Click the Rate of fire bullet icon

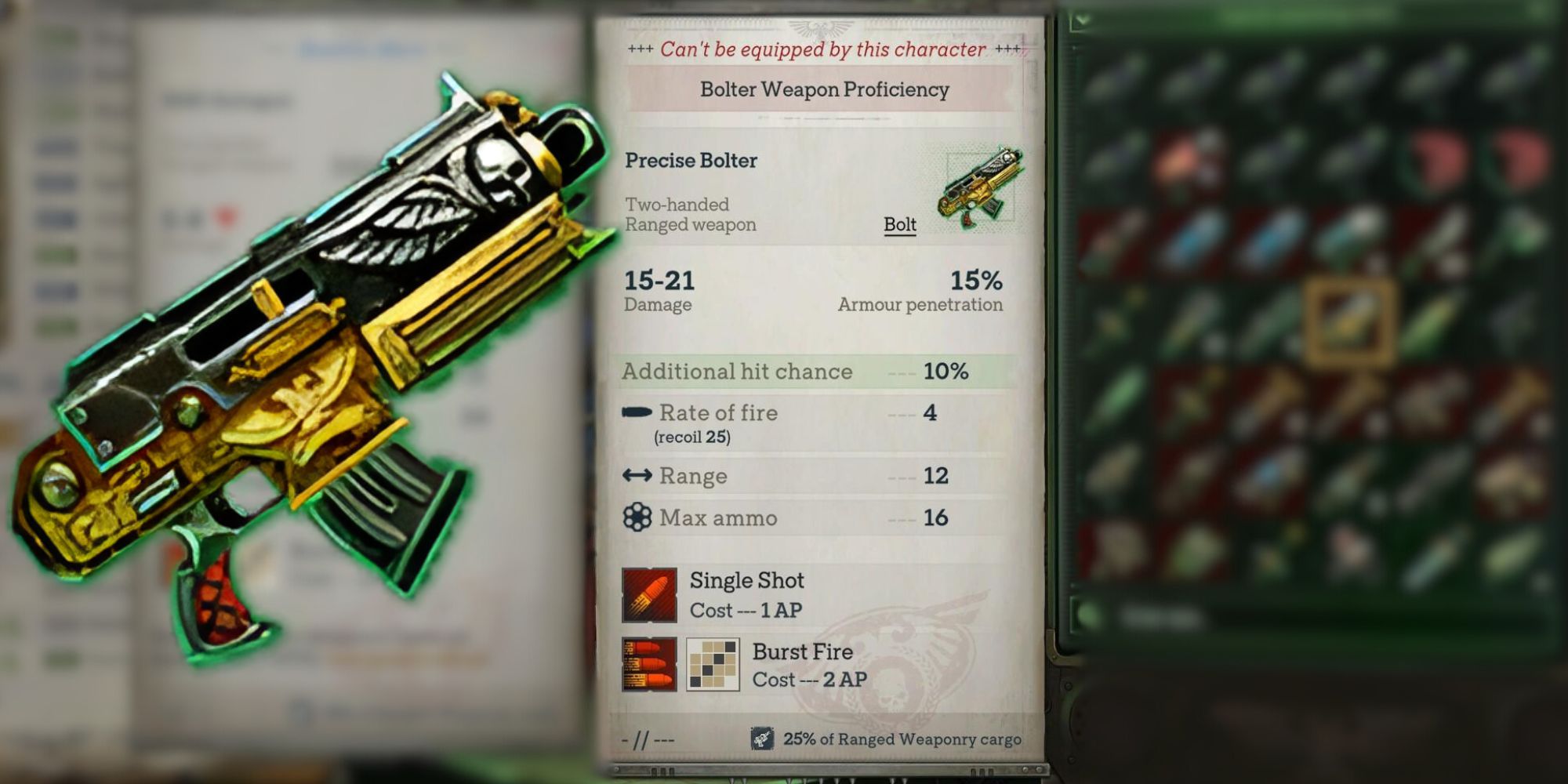[637, 413]
